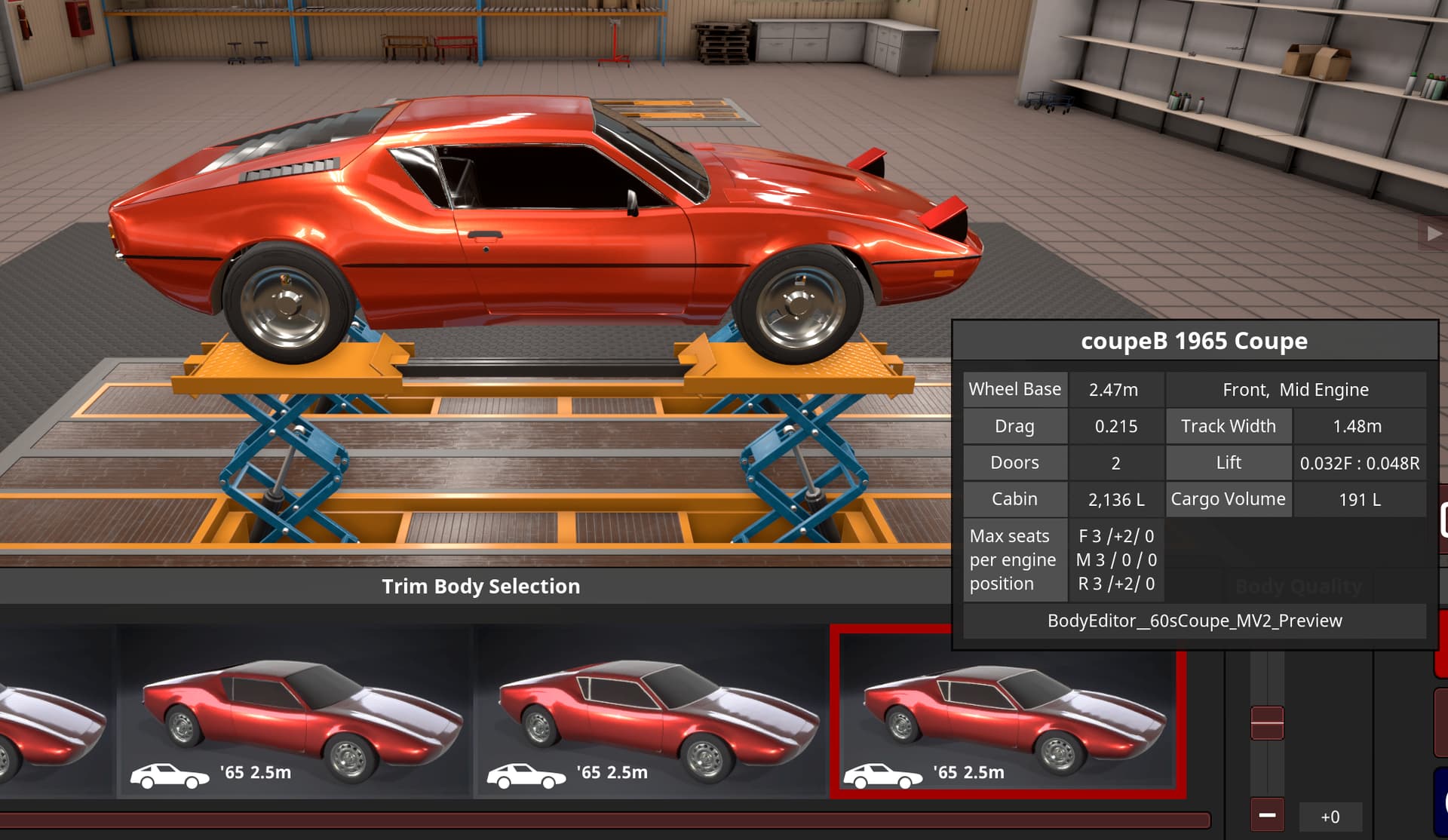The image size is (1448, 840).
Task: Click the coupeB 1965 Coupe title bar
Action: pos(1195,341)
